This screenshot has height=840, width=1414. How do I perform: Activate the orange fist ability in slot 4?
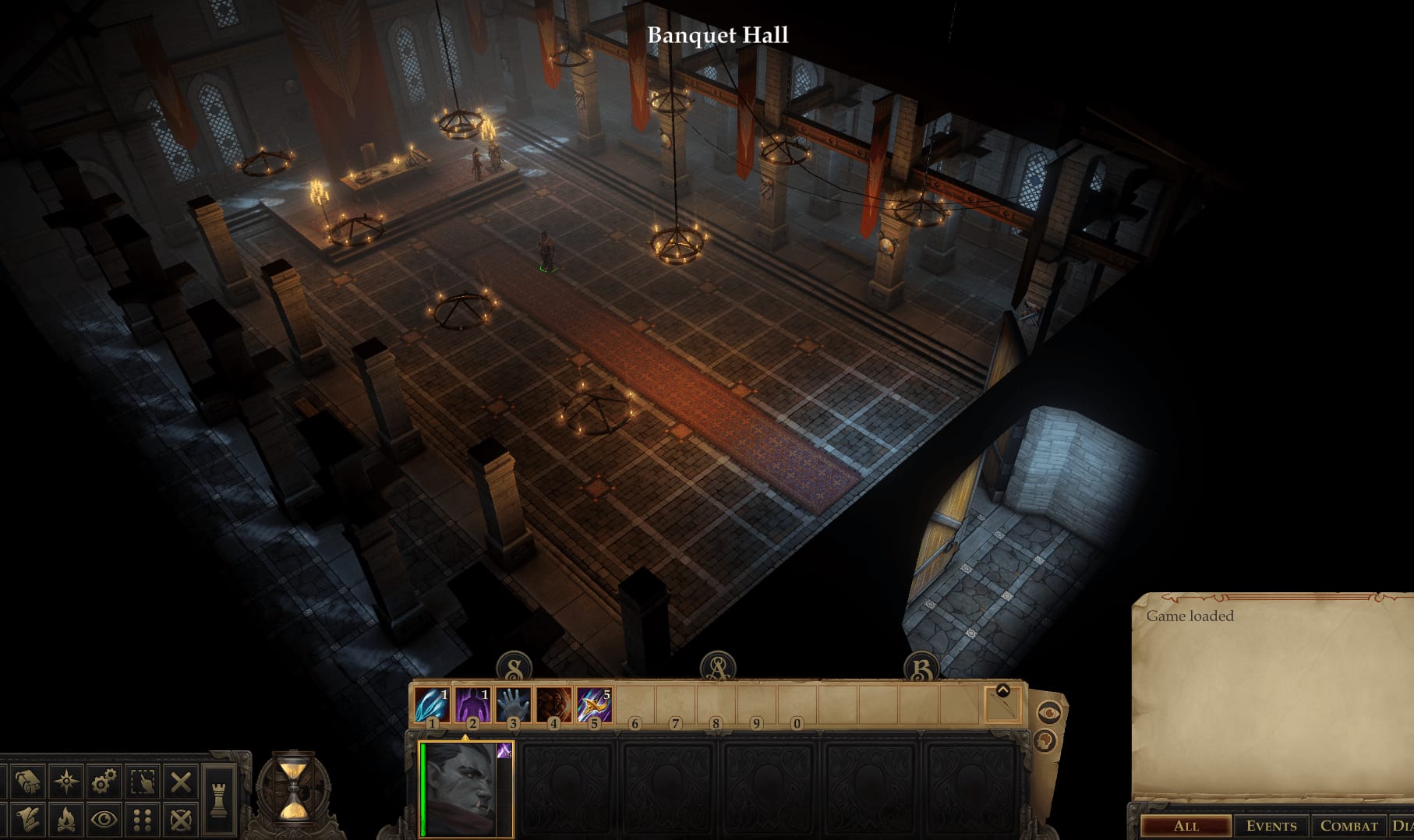(x=553, y=704)
